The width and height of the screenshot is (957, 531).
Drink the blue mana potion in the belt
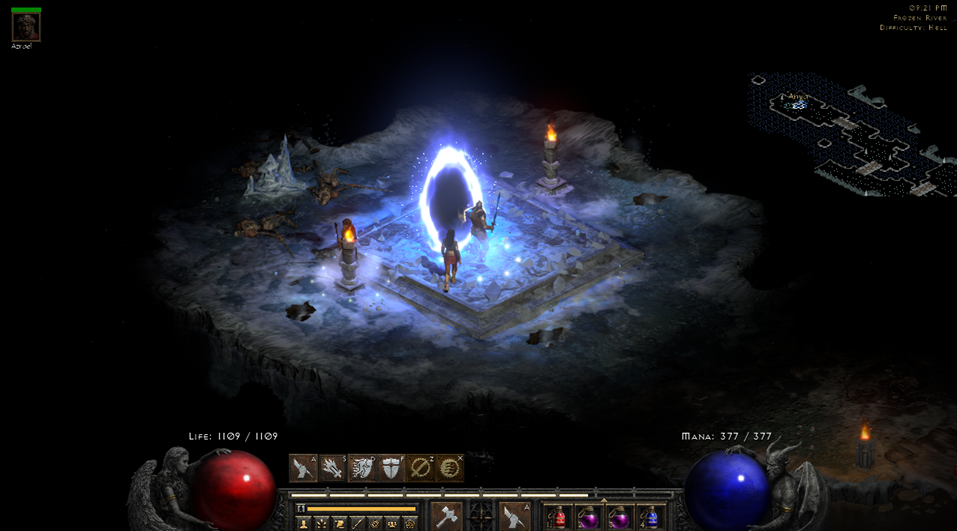click(x=651, y=518)
